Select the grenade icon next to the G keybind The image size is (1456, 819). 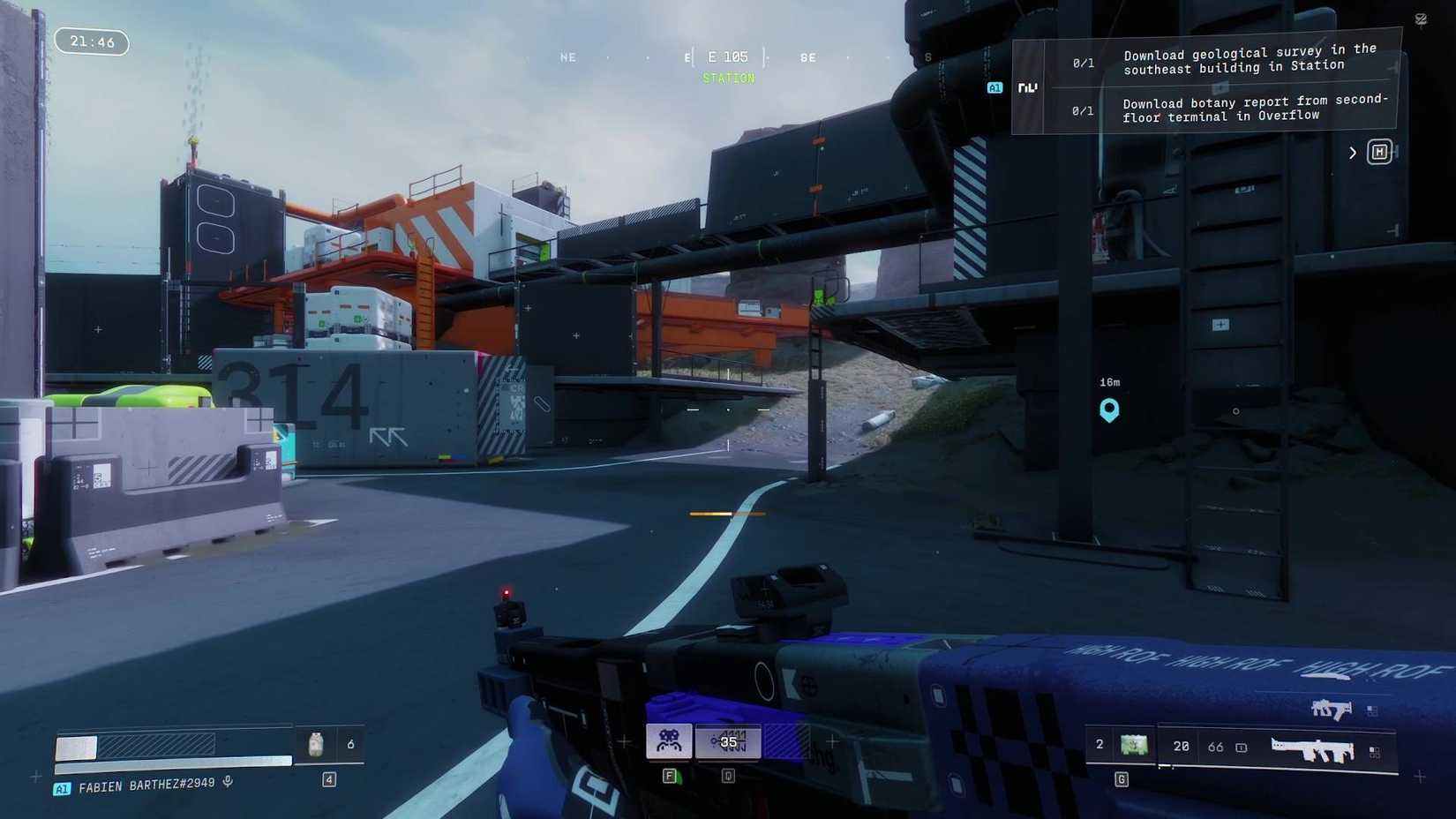click(1133, 746)
